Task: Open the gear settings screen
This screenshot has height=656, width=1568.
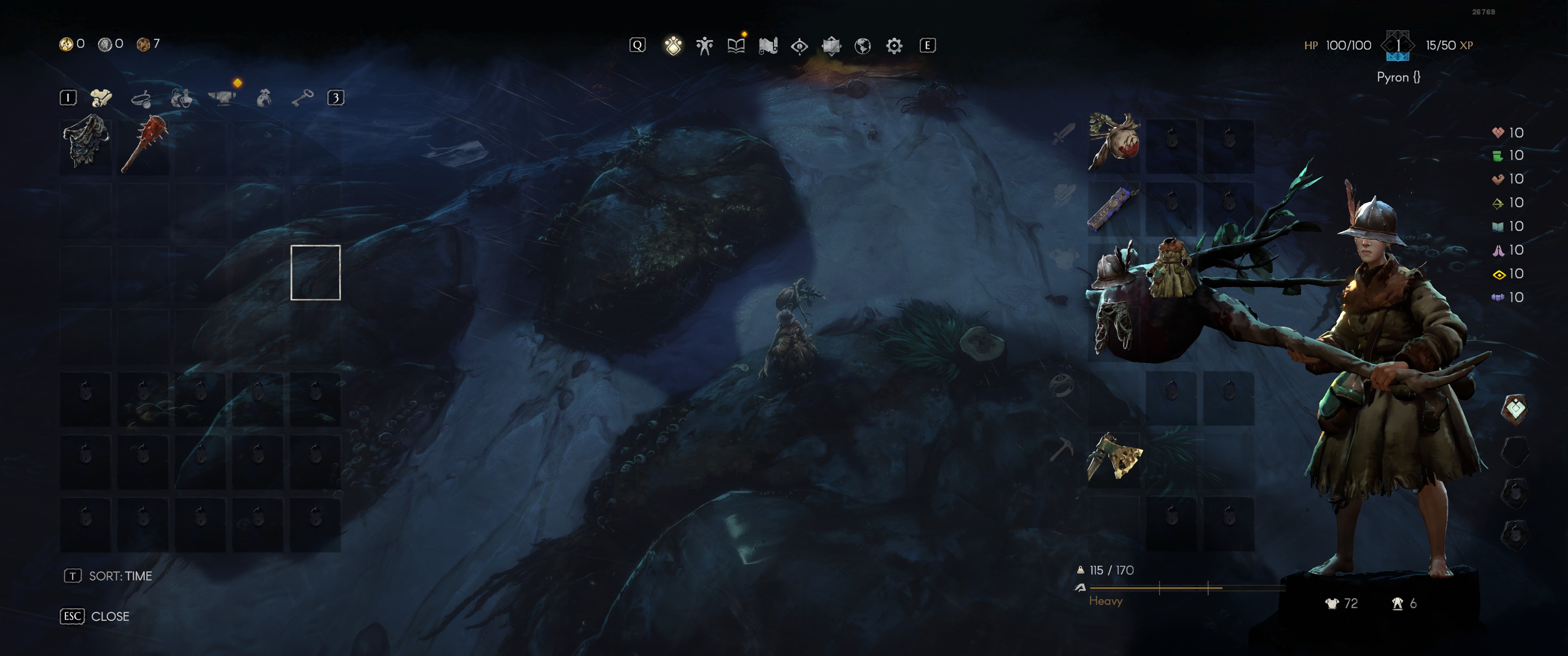Action: [894, 46]
